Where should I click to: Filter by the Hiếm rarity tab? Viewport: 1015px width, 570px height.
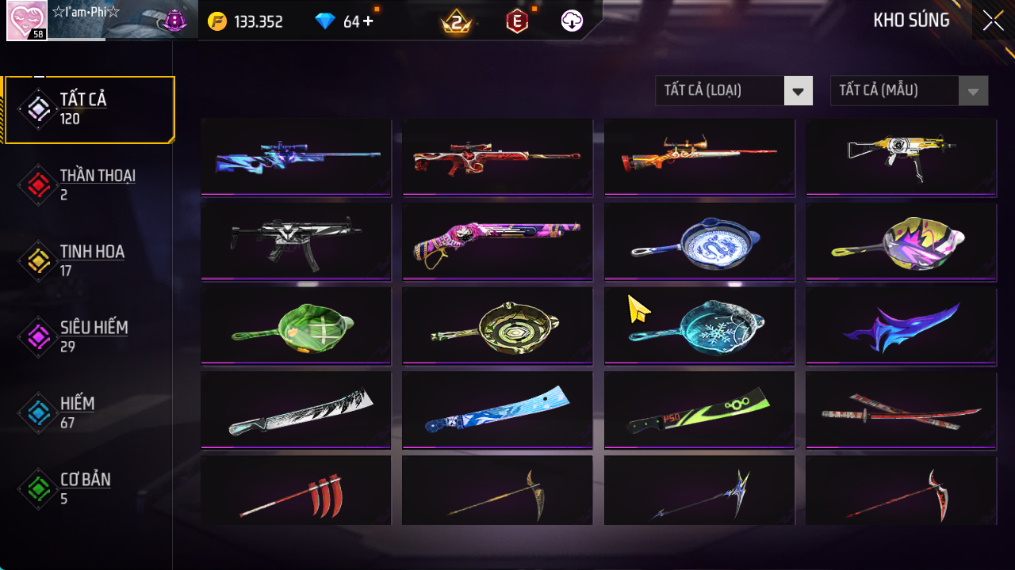point(88,412)
